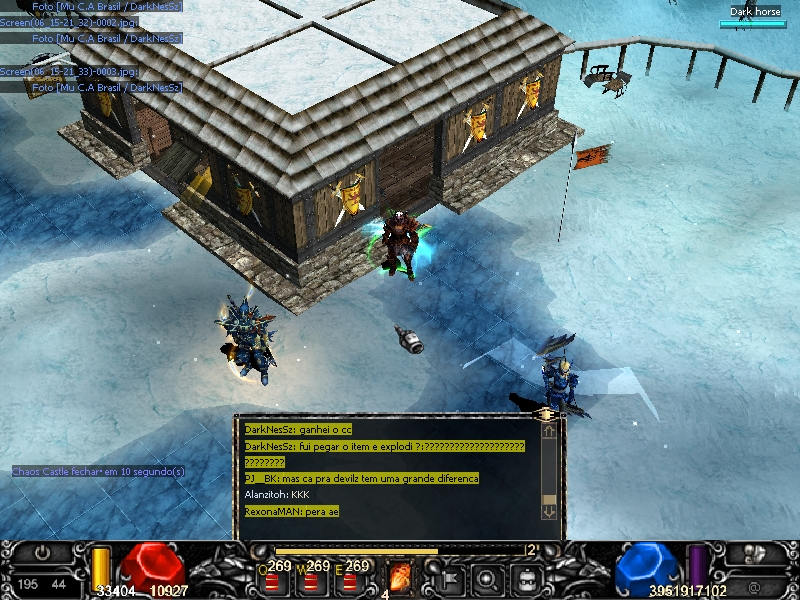The image size is (800, 600).
Task: Click the power button in the corner
Action: tap(42, 552)
